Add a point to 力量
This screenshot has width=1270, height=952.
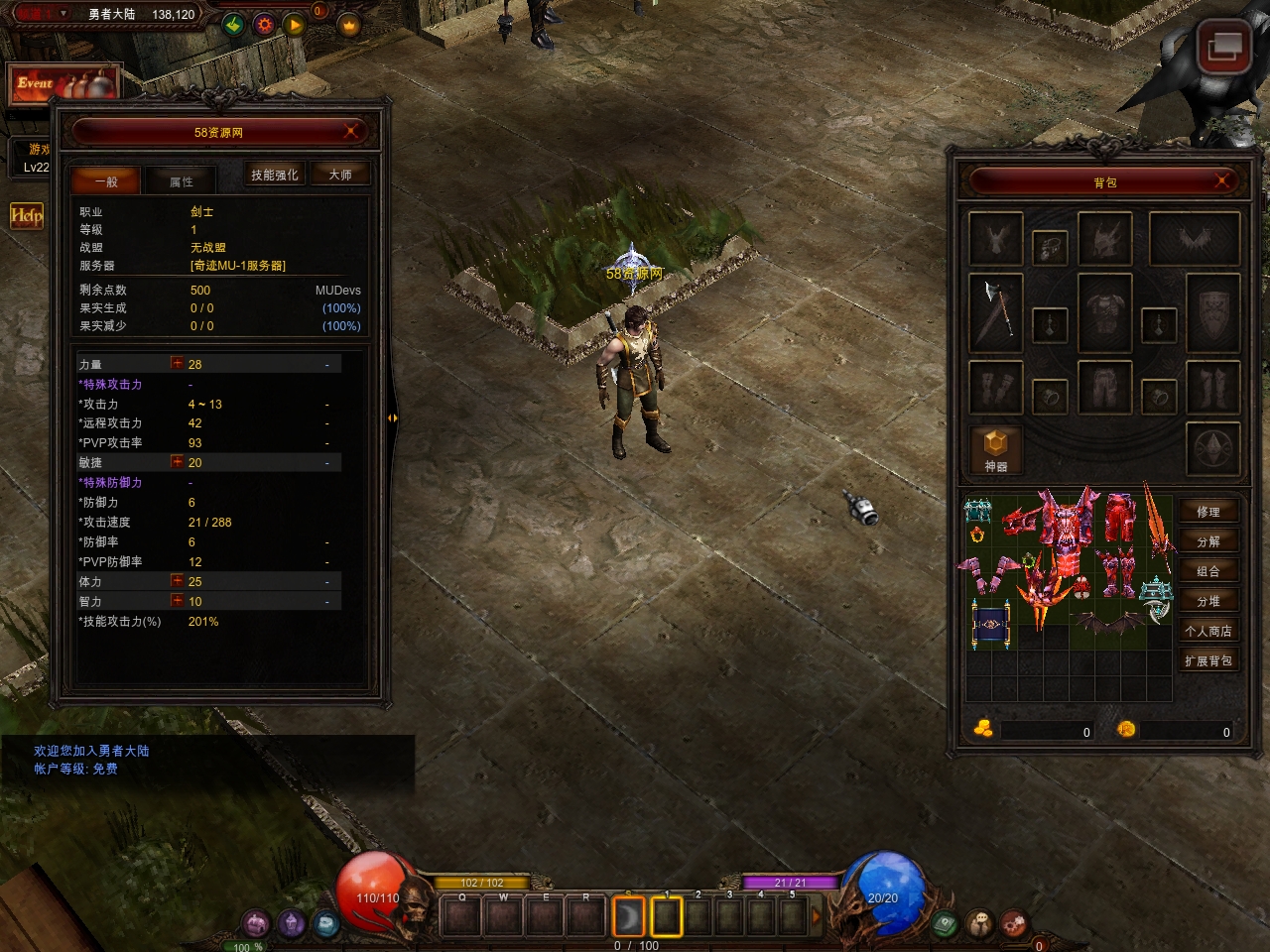pos(177,364)
